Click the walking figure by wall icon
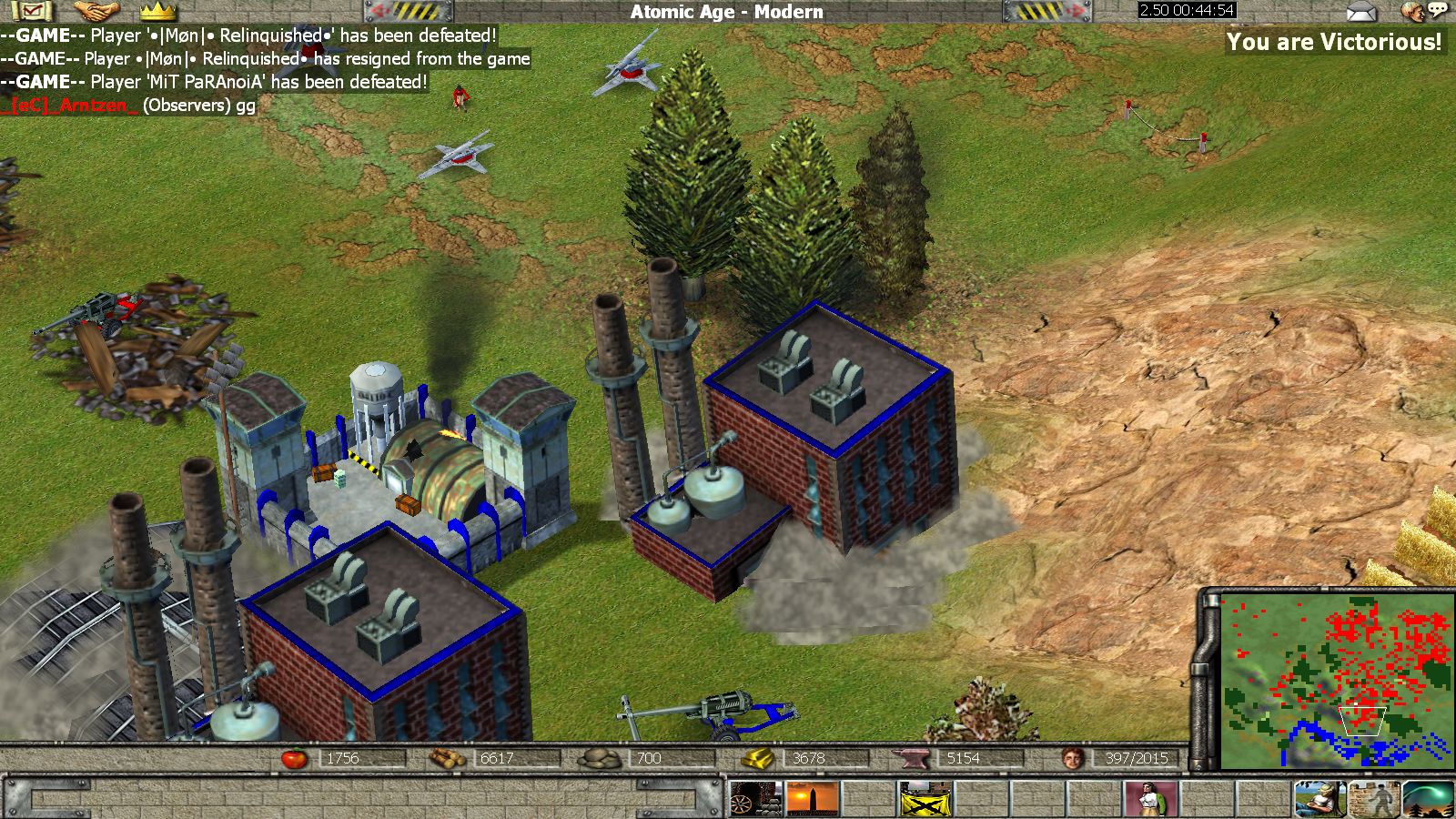This screenshot has height=819, width=1456. [1375, 799]
